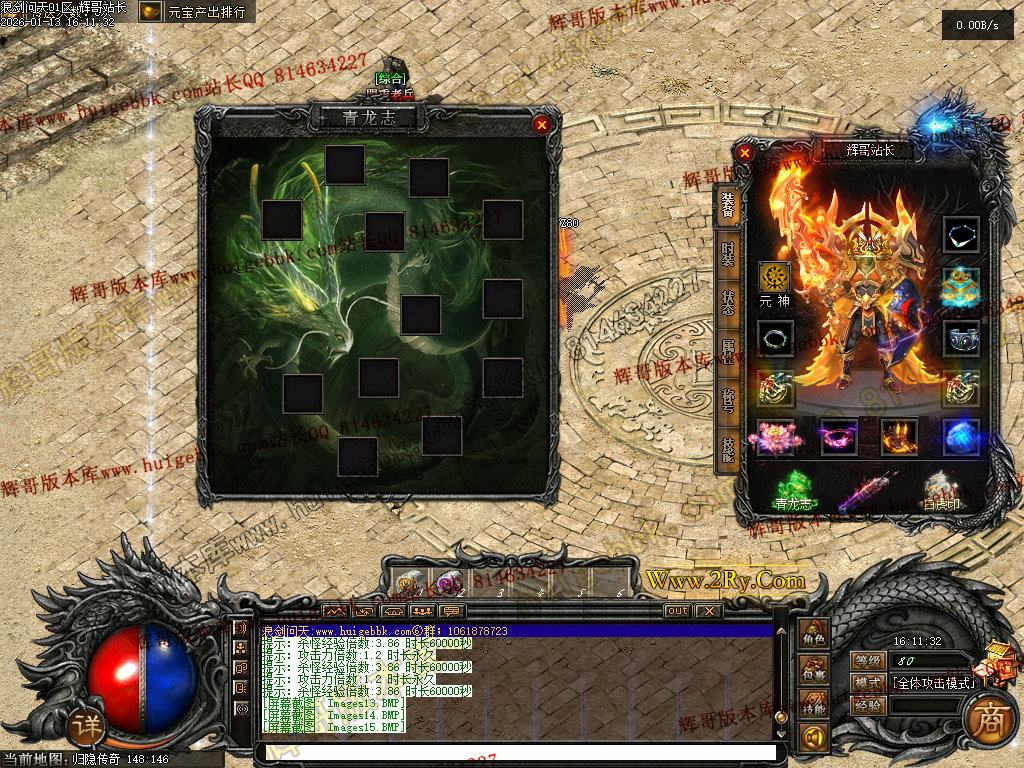Open the 包裹 bag button
This screenshot has width=1024, height=768.
coord(814,671)
